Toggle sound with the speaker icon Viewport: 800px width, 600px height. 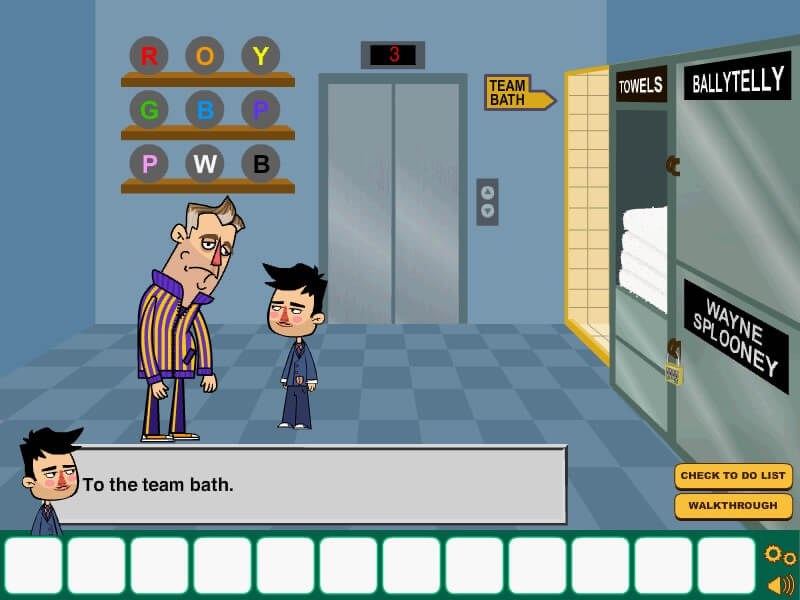(780, 584)
